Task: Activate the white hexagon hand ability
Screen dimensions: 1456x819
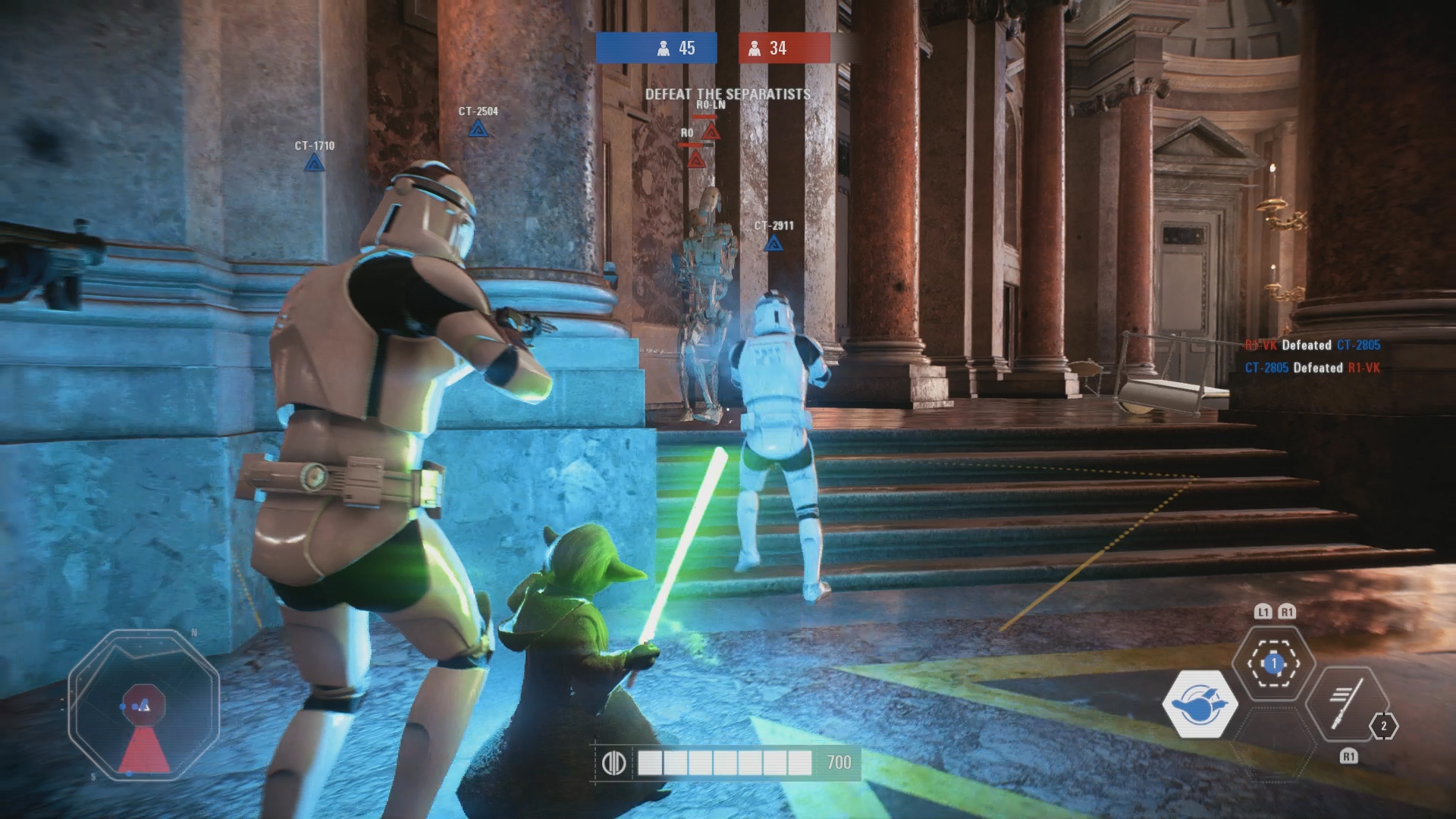Action: [1200, 704]
